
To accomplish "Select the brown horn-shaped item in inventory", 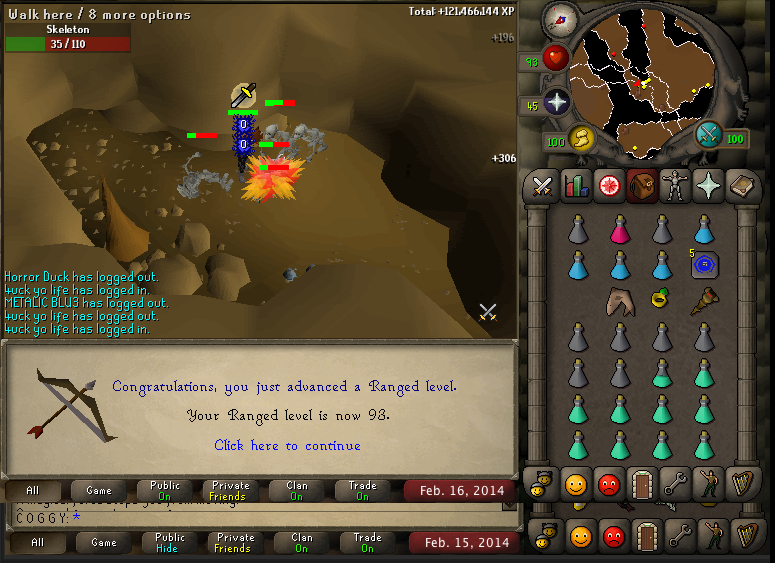I will (x=704, y=300).
